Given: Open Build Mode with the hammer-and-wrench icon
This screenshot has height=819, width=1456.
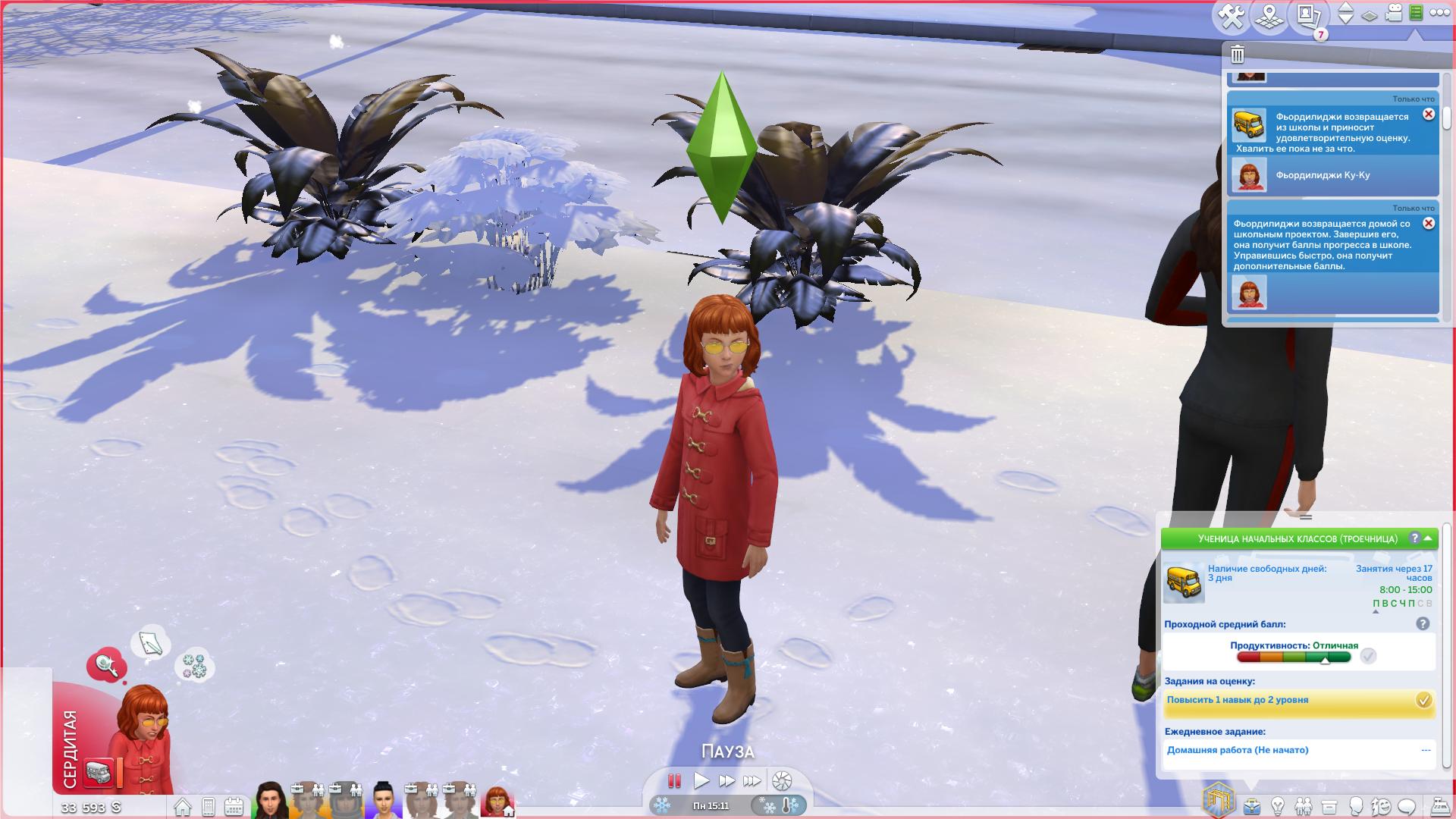Looking at the screenshot, I should (x=1232, y=16).
